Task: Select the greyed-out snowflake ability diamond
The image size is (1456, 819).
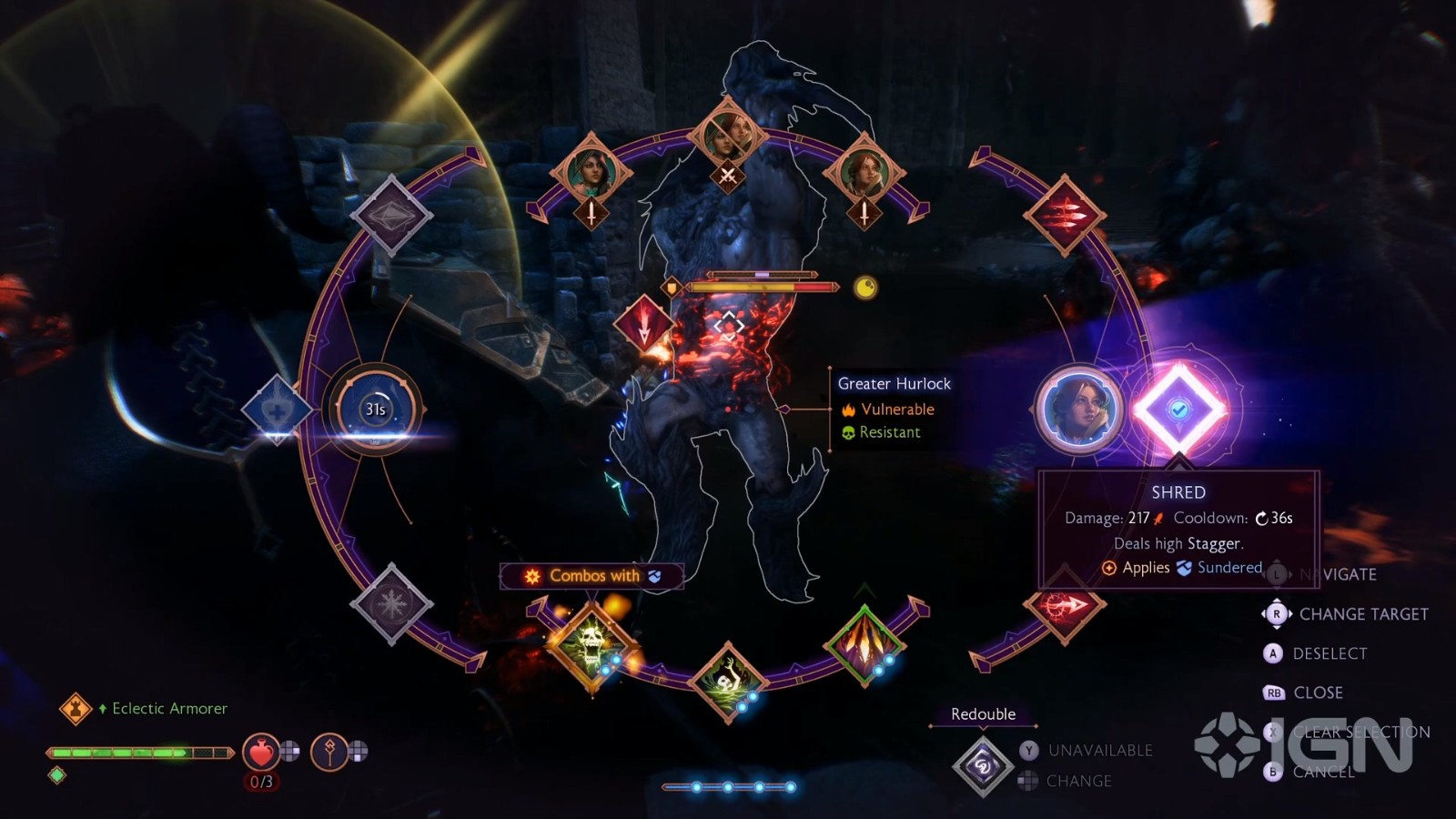Action: point(391,604)
